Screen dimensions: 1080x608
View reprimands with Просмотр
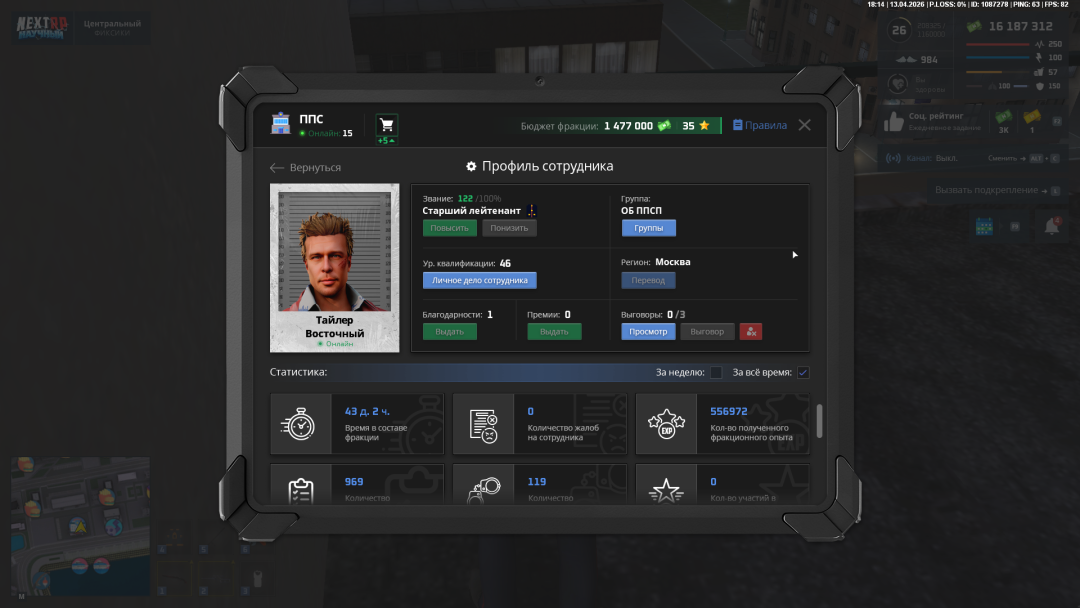648,331
